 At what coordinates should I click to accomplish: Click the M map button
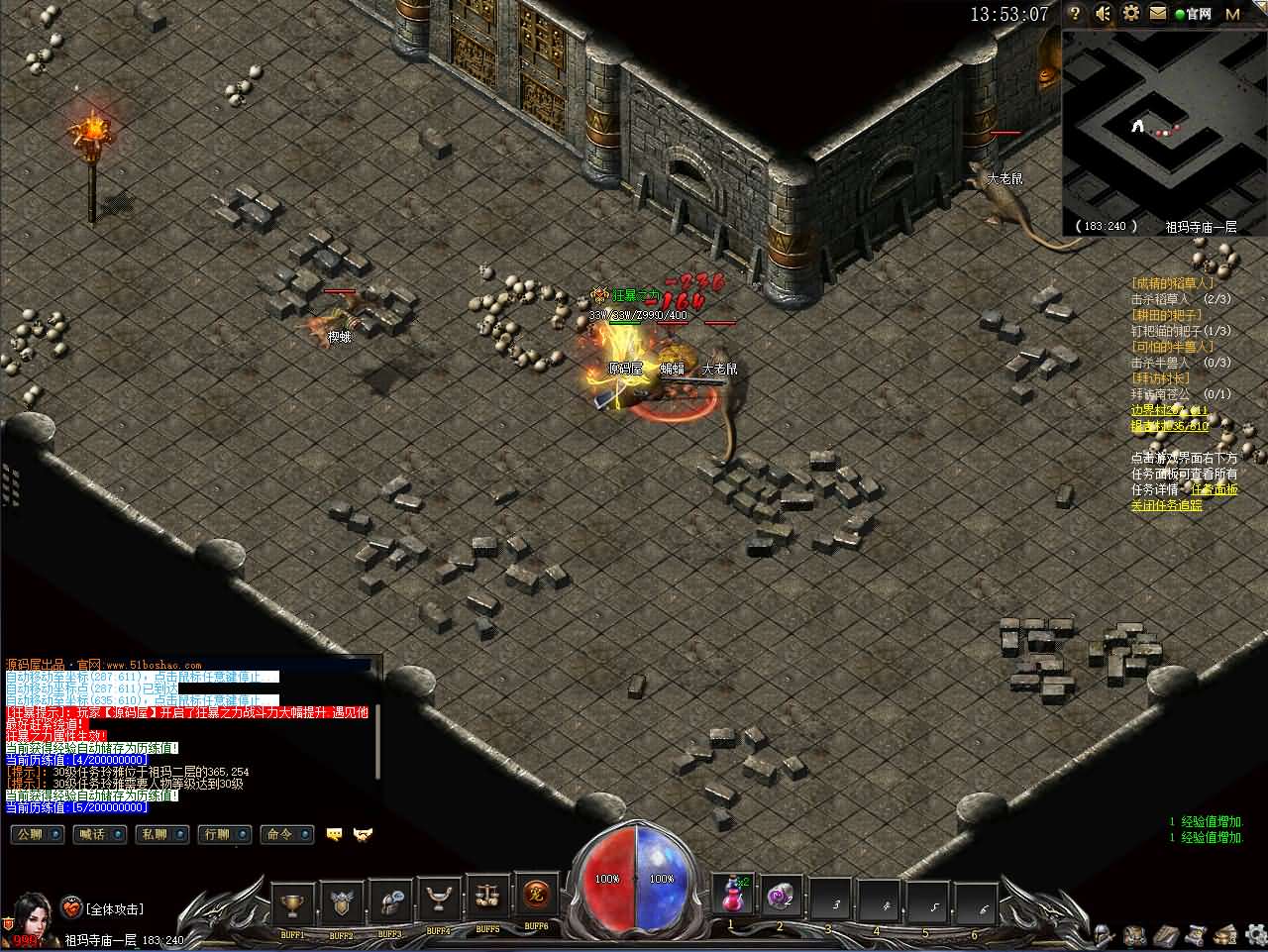point(1233,14)
